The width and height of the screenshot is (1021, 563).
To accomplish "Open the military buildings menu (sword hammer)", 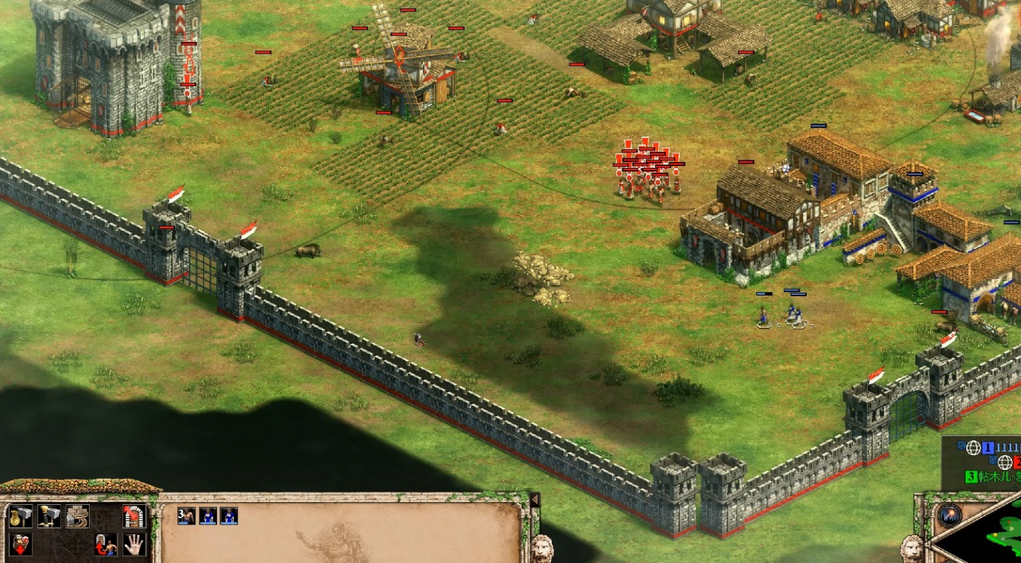I will [x=49, y=516].
